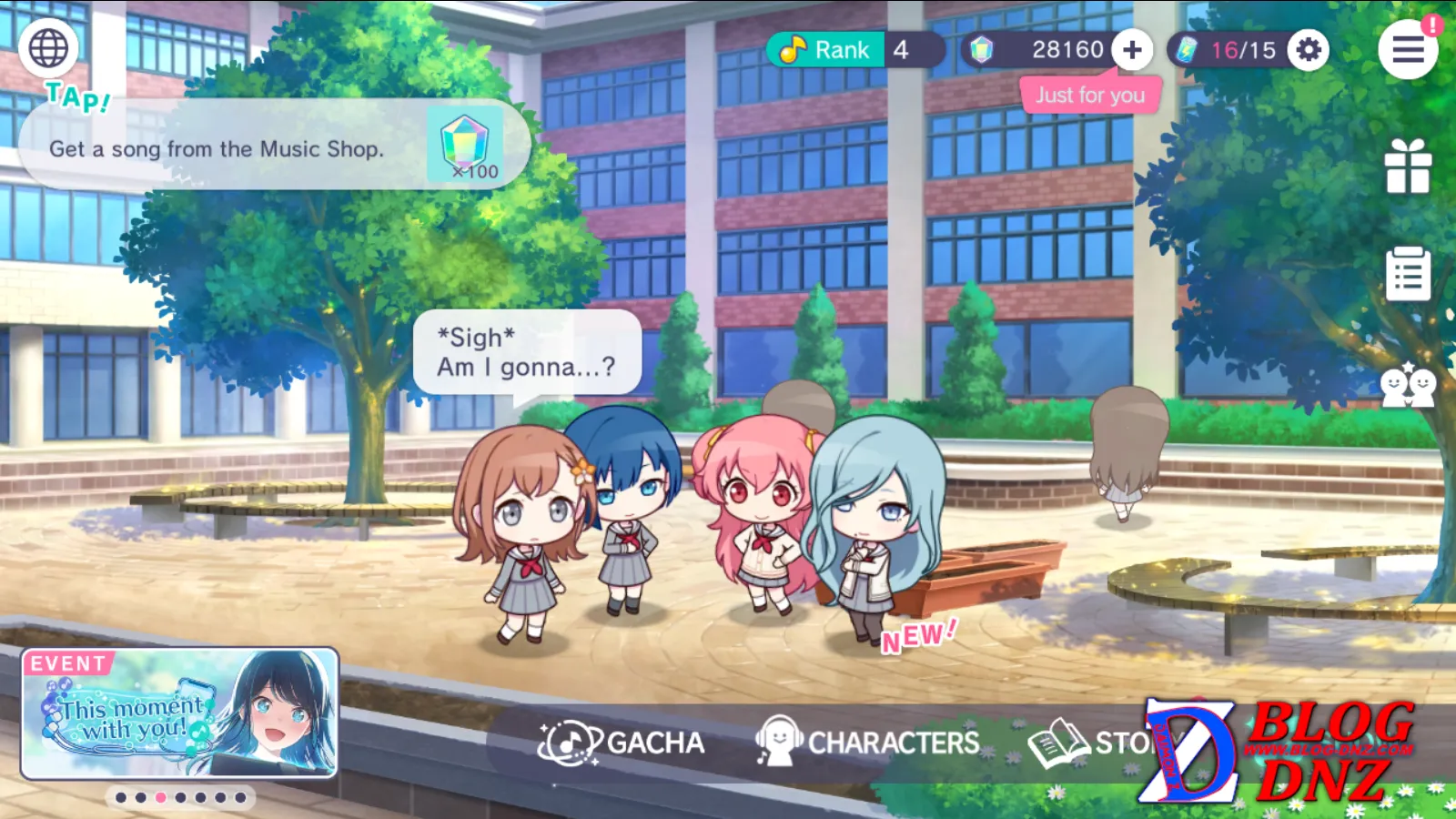The width and height of the screenshot is (1456, 819).
Task: Open the Characters menu
Action: point(868,743)
